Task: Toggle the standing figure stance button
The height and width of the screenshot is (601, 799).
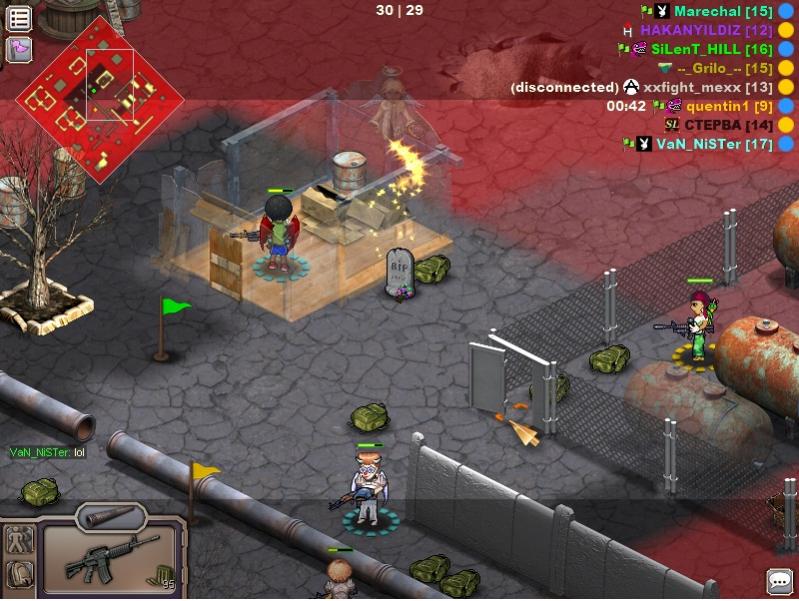Action: [x=19, y=540]
